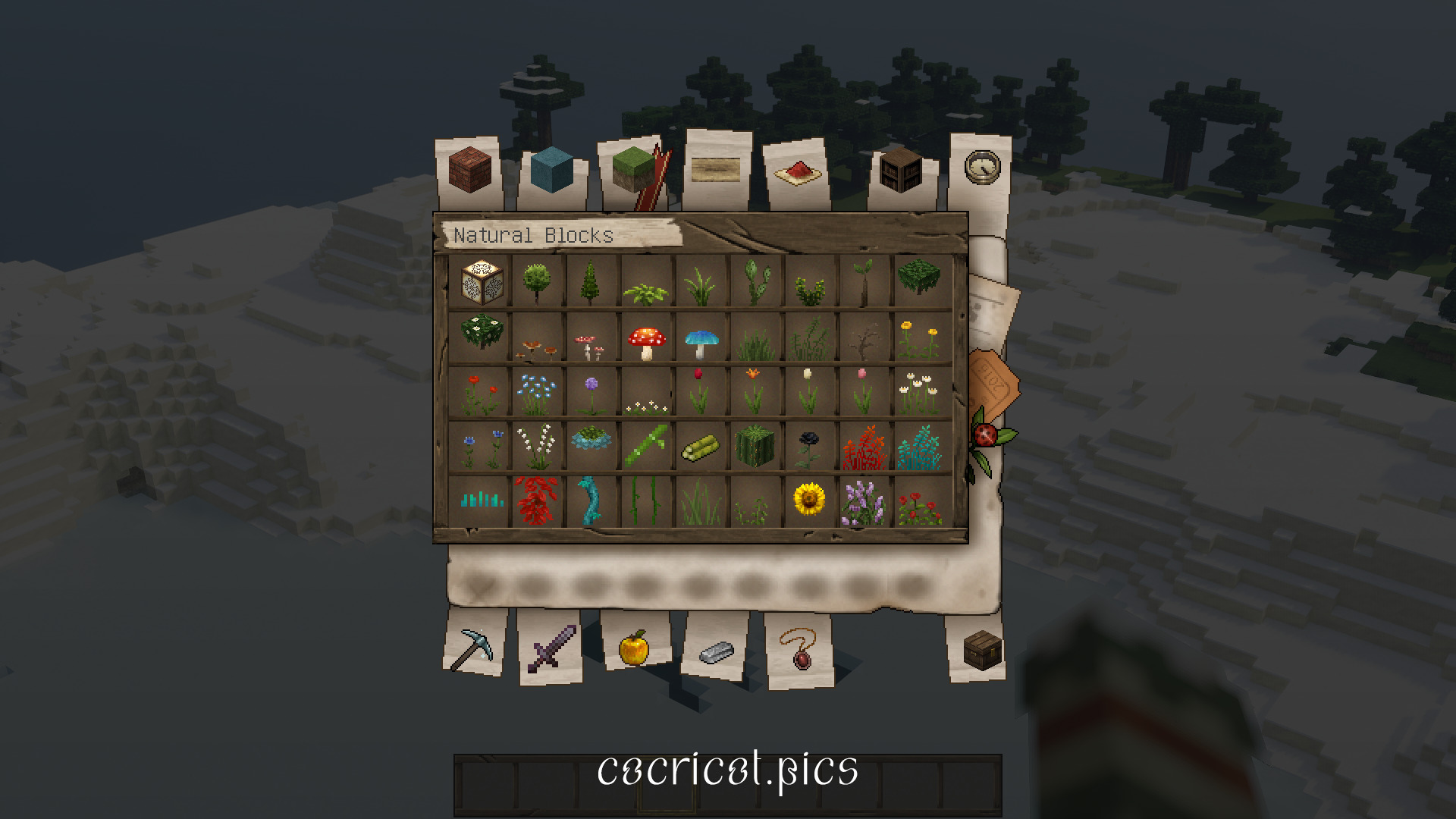Viewport: 1456px width, 819px height.
Task: Open the survival inventory chest tab
Action: (982, 651)
